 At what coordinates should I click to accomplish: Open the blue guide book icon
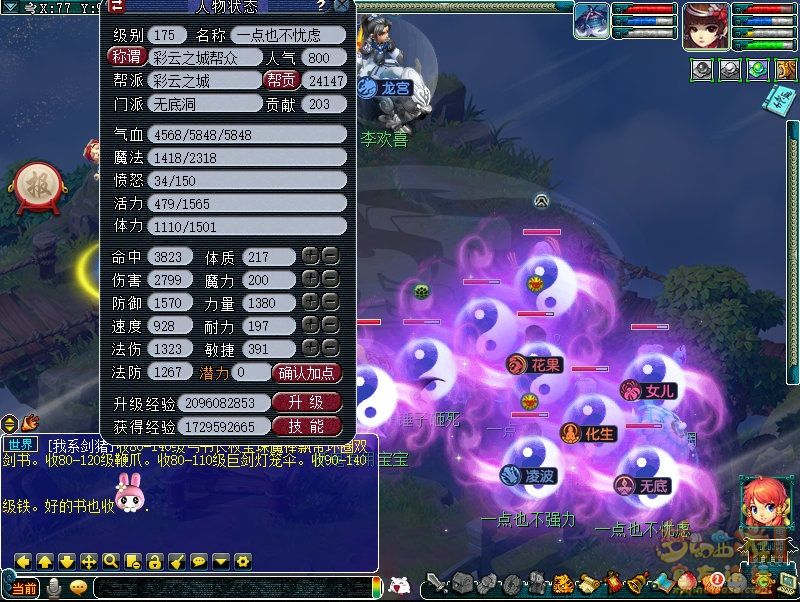tap(778, 99)
